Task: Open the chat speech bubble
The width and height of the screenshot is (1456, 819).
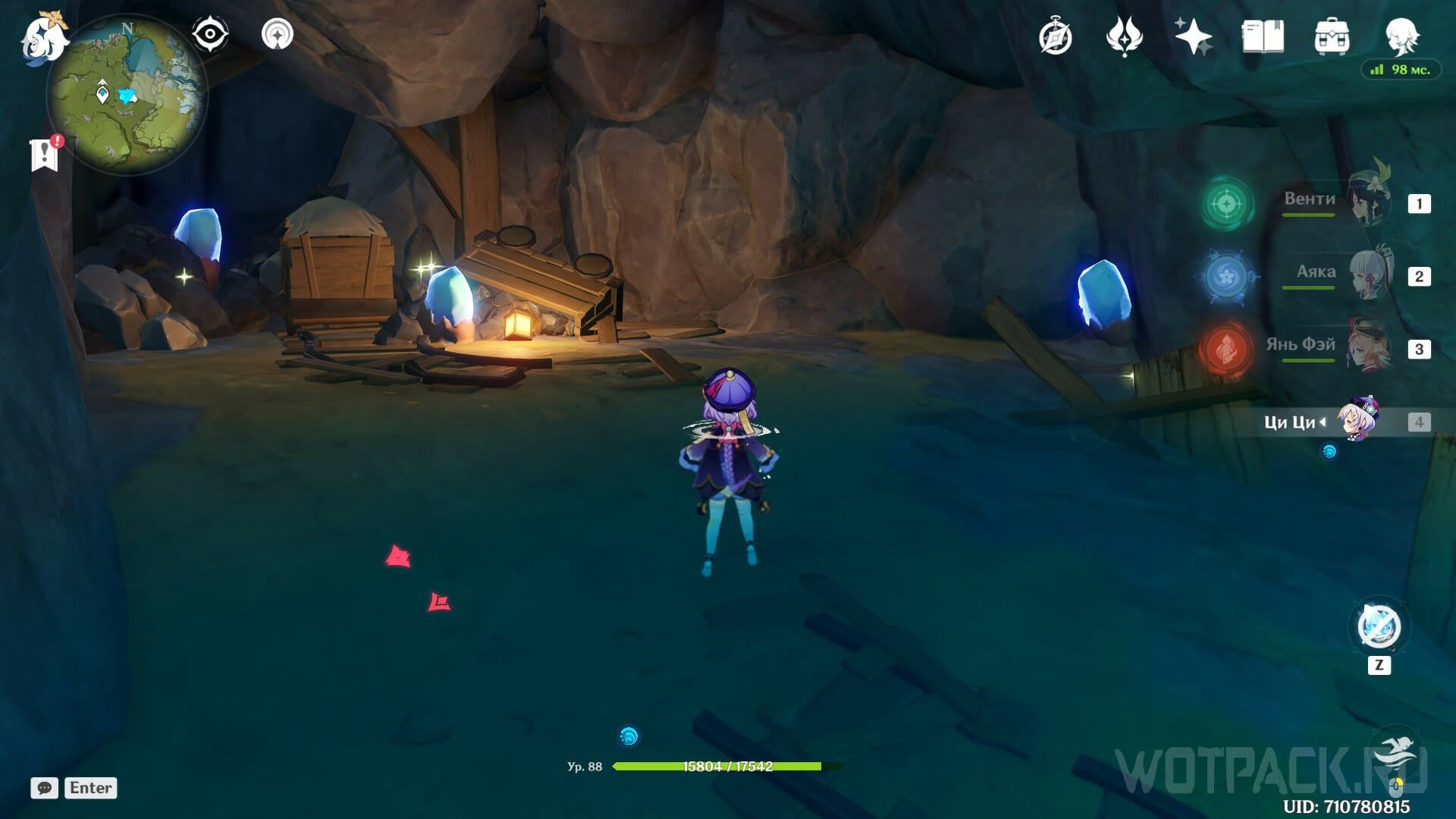Action: click(x=44, y=788)
